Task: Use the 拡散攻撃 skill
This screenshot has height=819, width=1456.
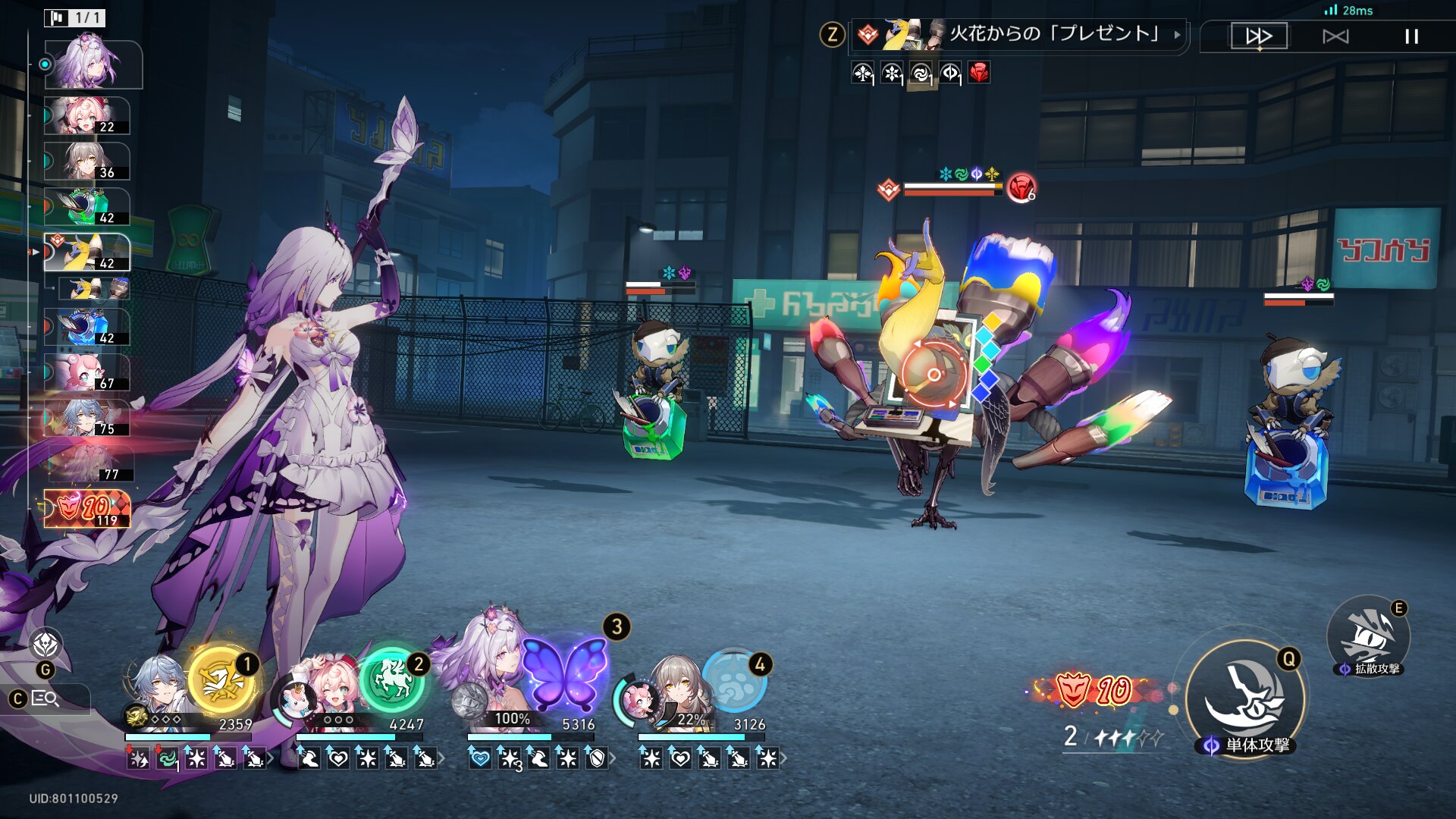Action: click(x=1369, y=635)
